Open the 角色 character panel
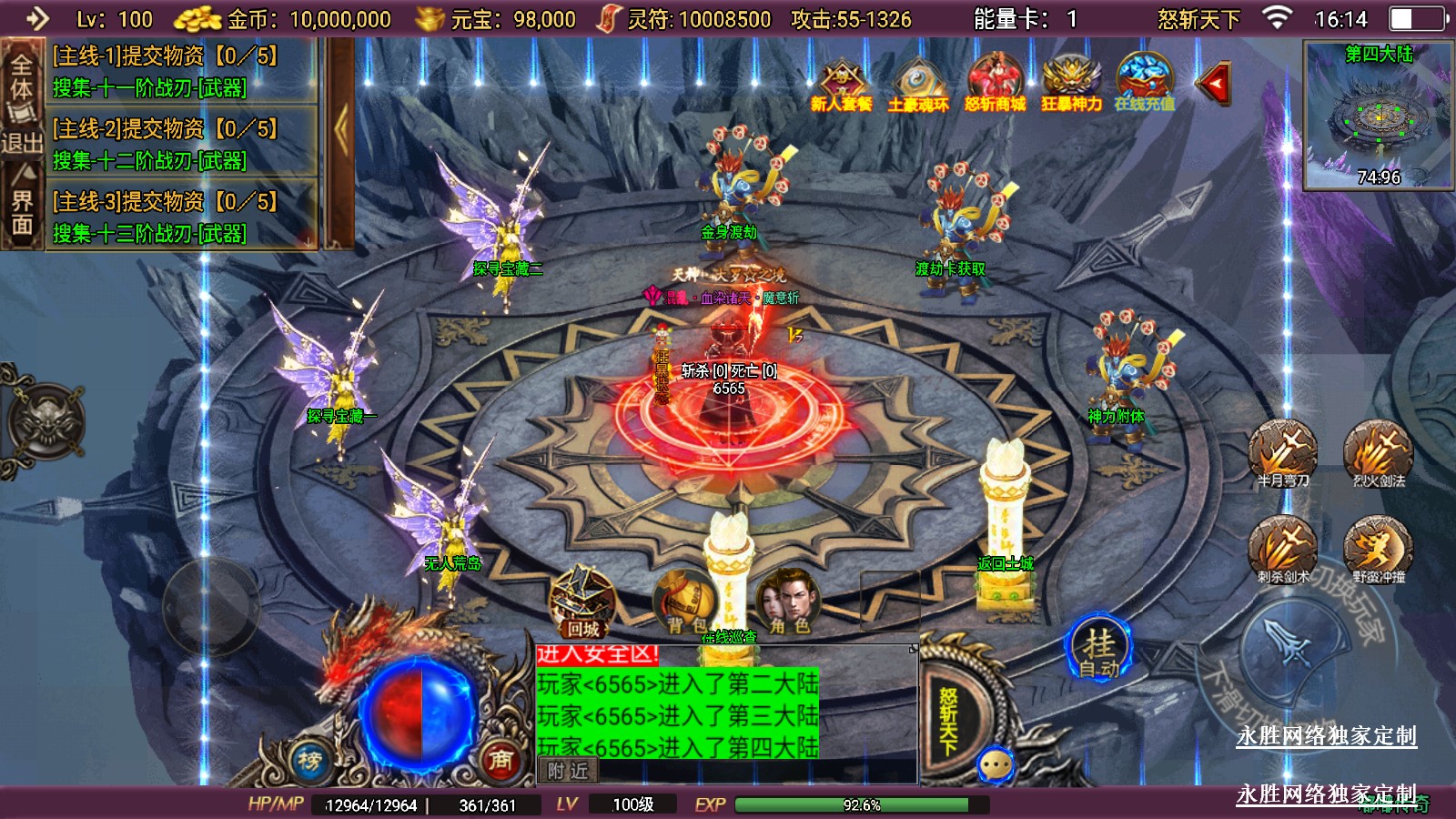Image resolution: width=1456 pixels, height=819 pixels. (789, 602)
